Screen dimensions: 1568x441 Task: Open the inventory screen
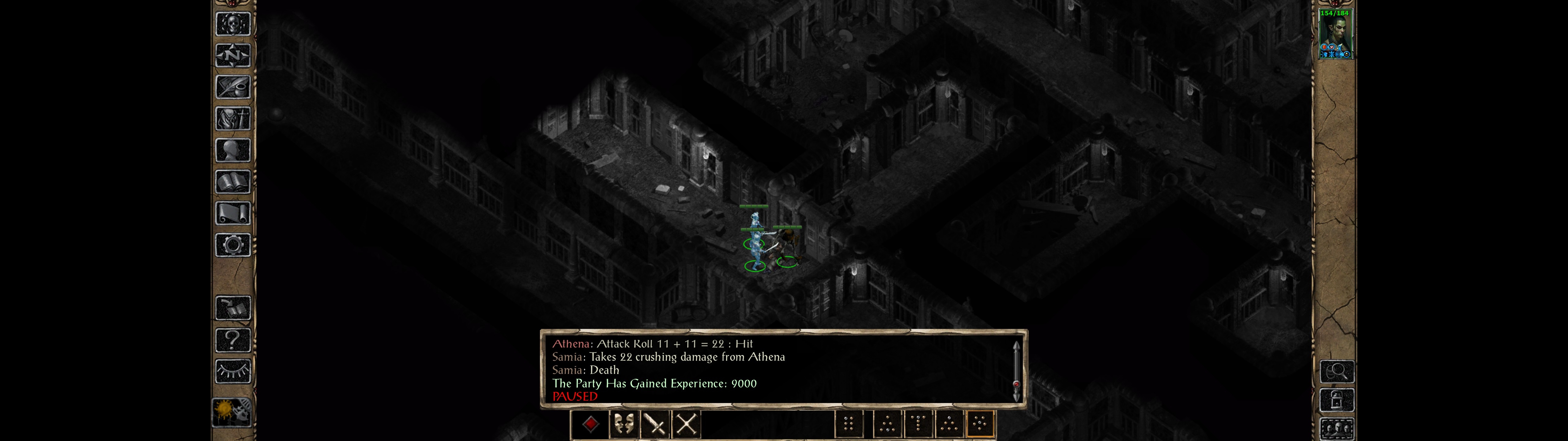coord(232,119)
